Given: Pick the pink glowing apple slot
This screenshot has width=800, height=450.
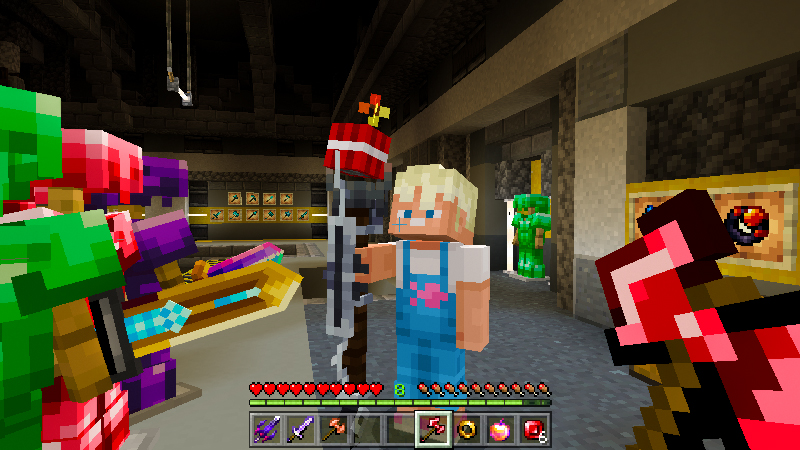Looking at the screenshot, I should (500, 429).
